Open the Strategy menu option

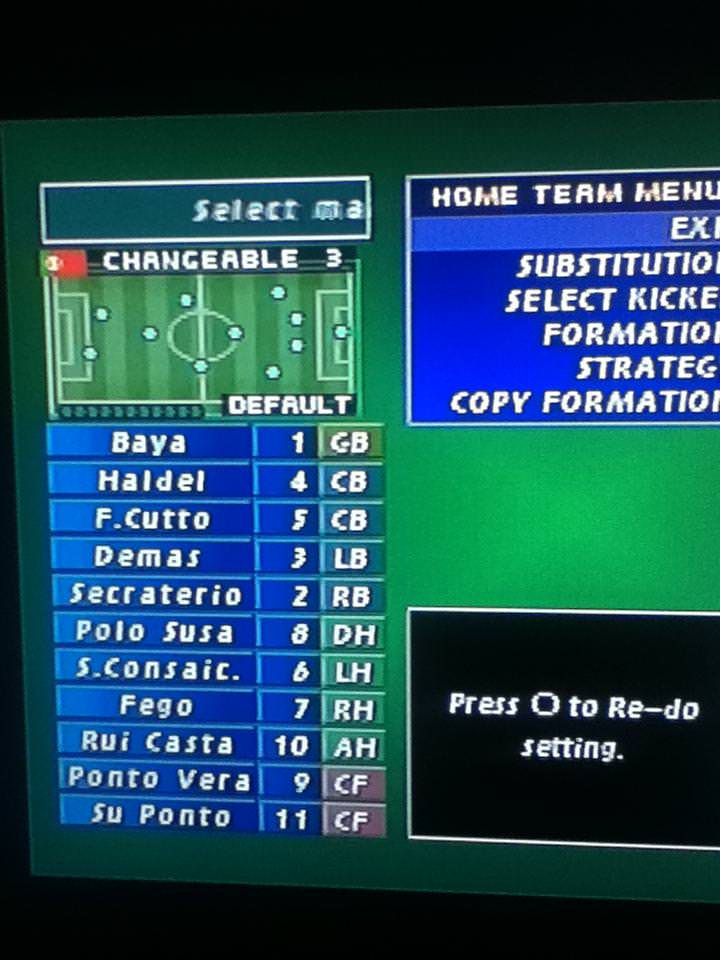647,368
